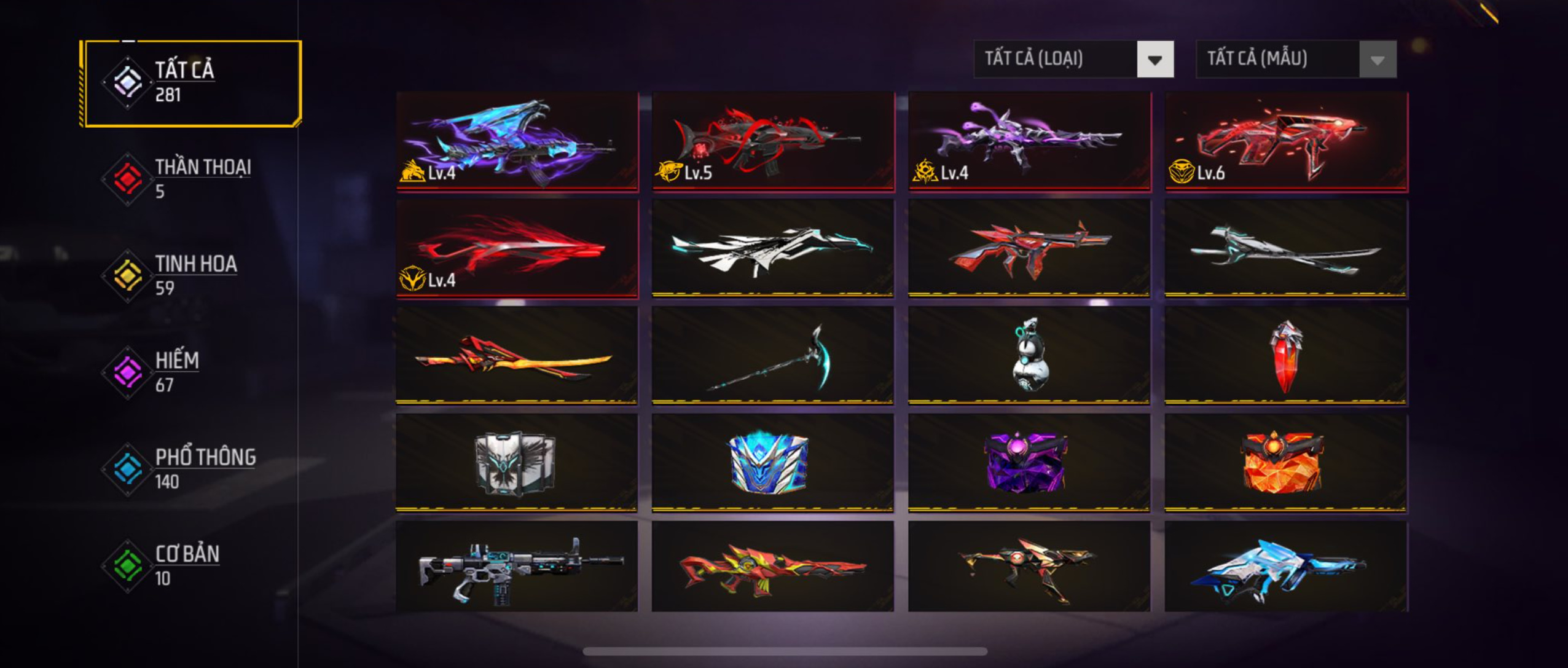Open the Tất Cả (Mẫu) dropdown
The image size is (1568, 668).
tap(1296, 59)
